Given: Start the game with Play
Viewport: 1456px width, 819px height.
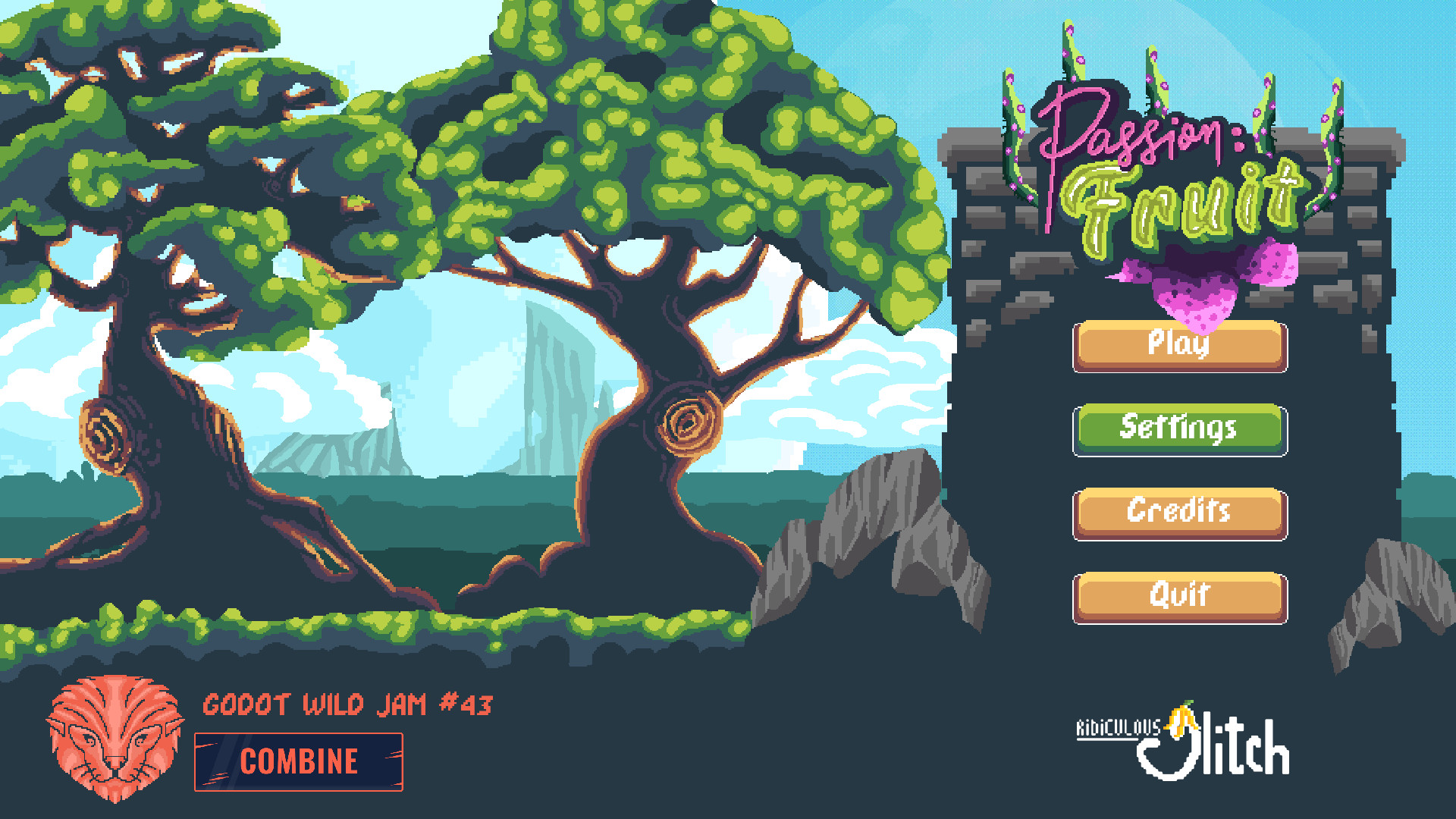Looking at the screenshot, I should coord(1179,346).
